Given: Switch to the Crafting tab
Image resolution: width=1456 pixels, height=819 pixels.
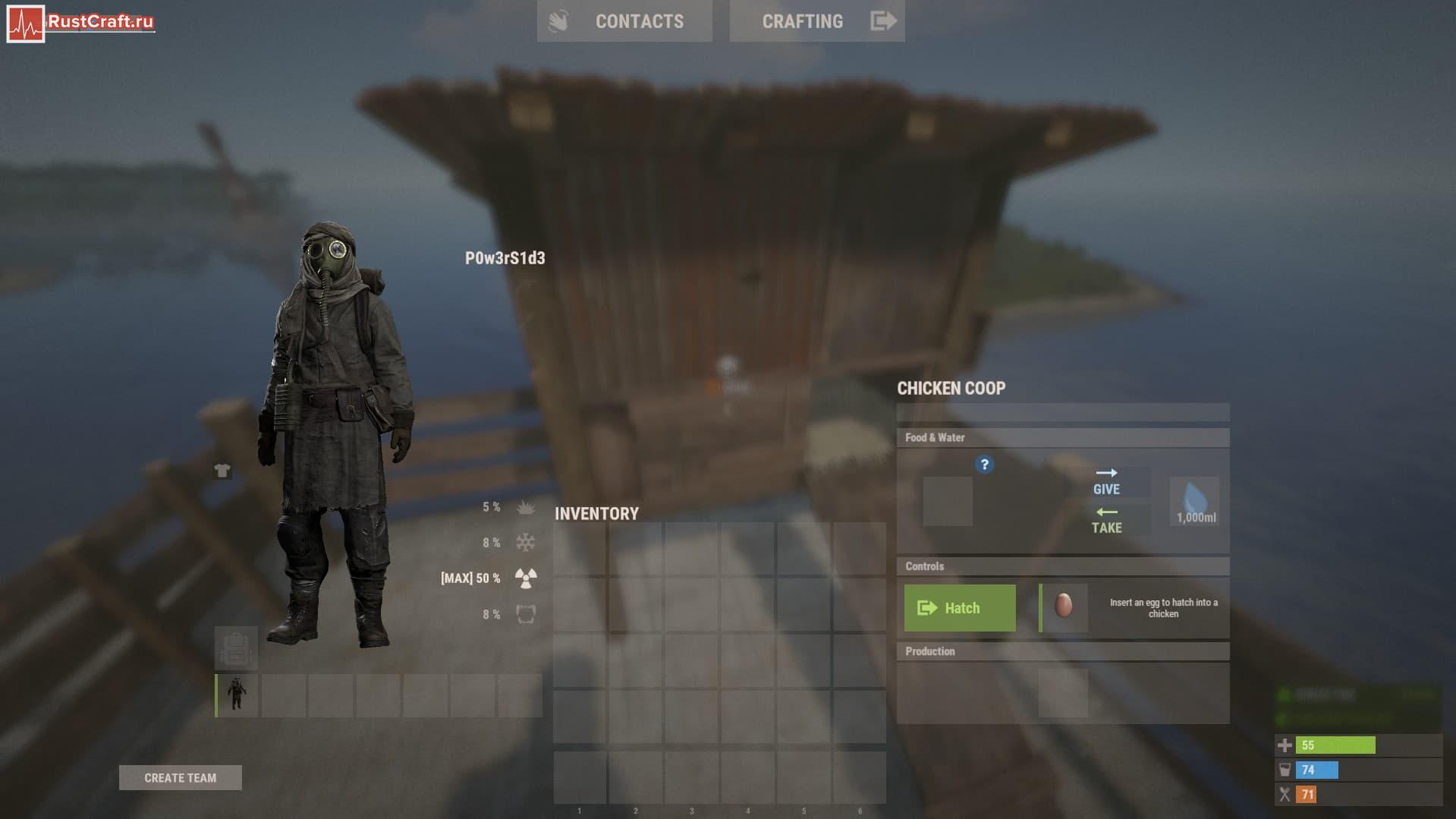Looking at the screenshot, I should [816, 21].
